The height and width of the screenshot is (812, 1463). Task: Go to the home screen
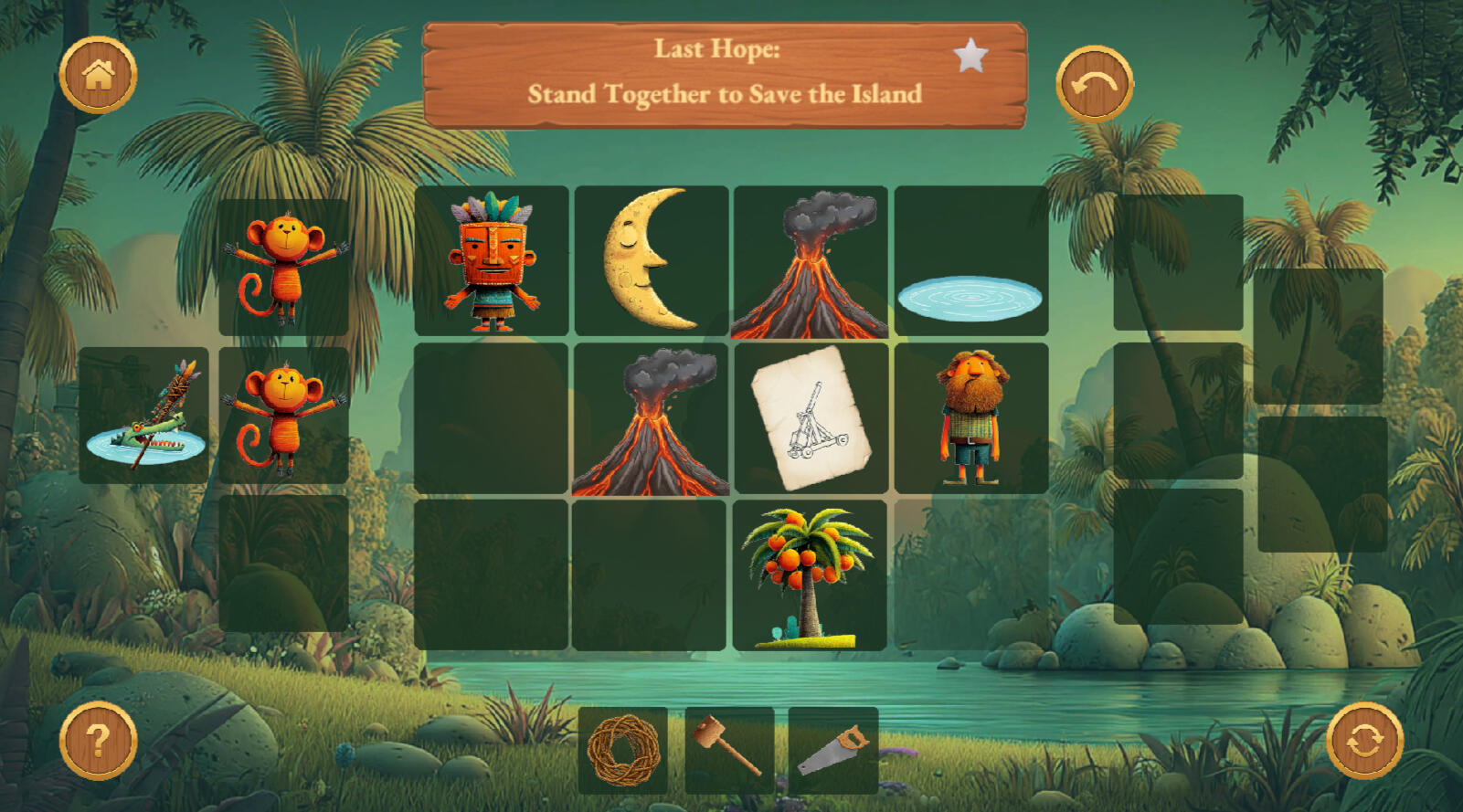[x=98, y=75]
